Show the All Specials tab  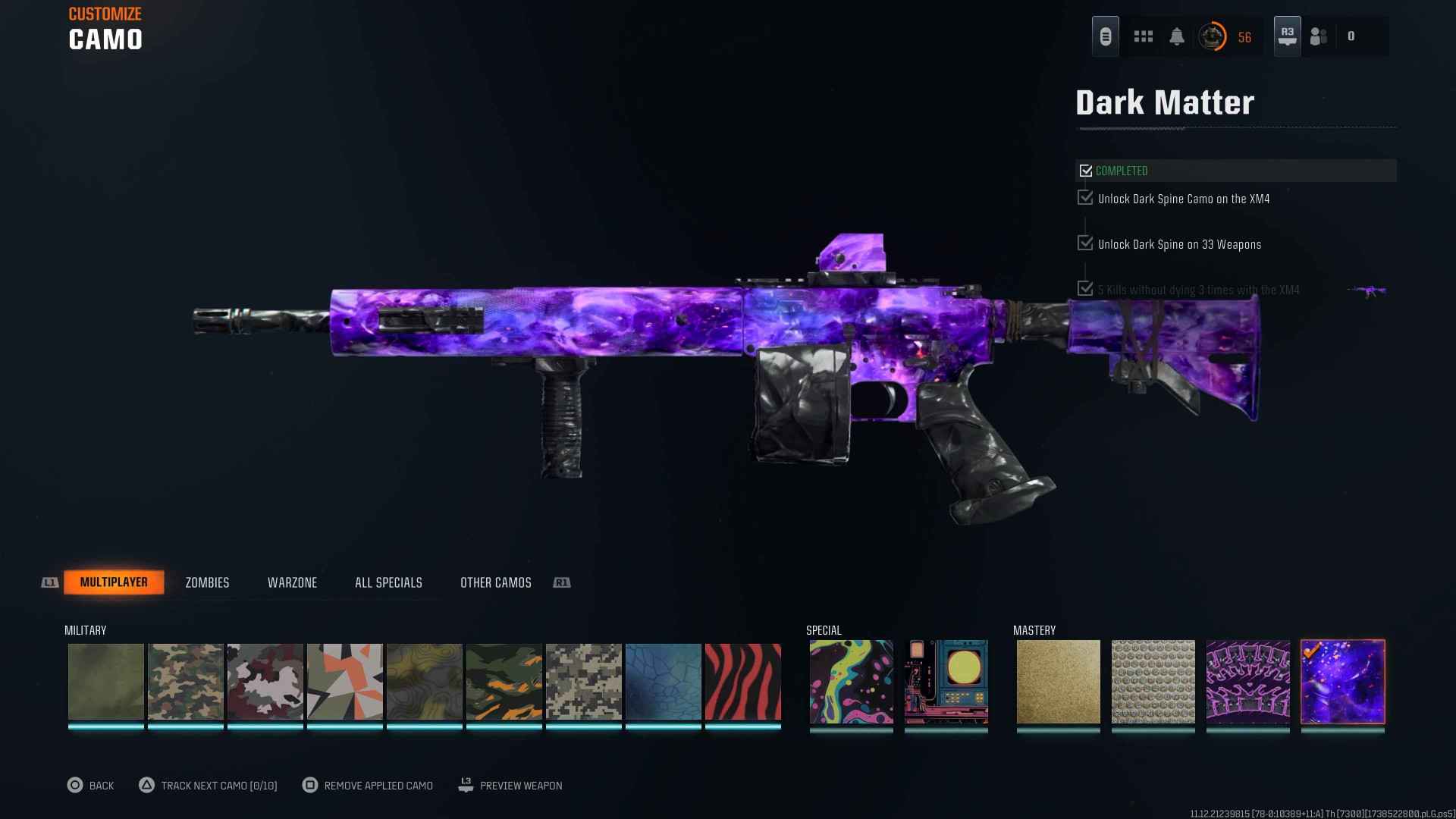[x=388, y=582]
